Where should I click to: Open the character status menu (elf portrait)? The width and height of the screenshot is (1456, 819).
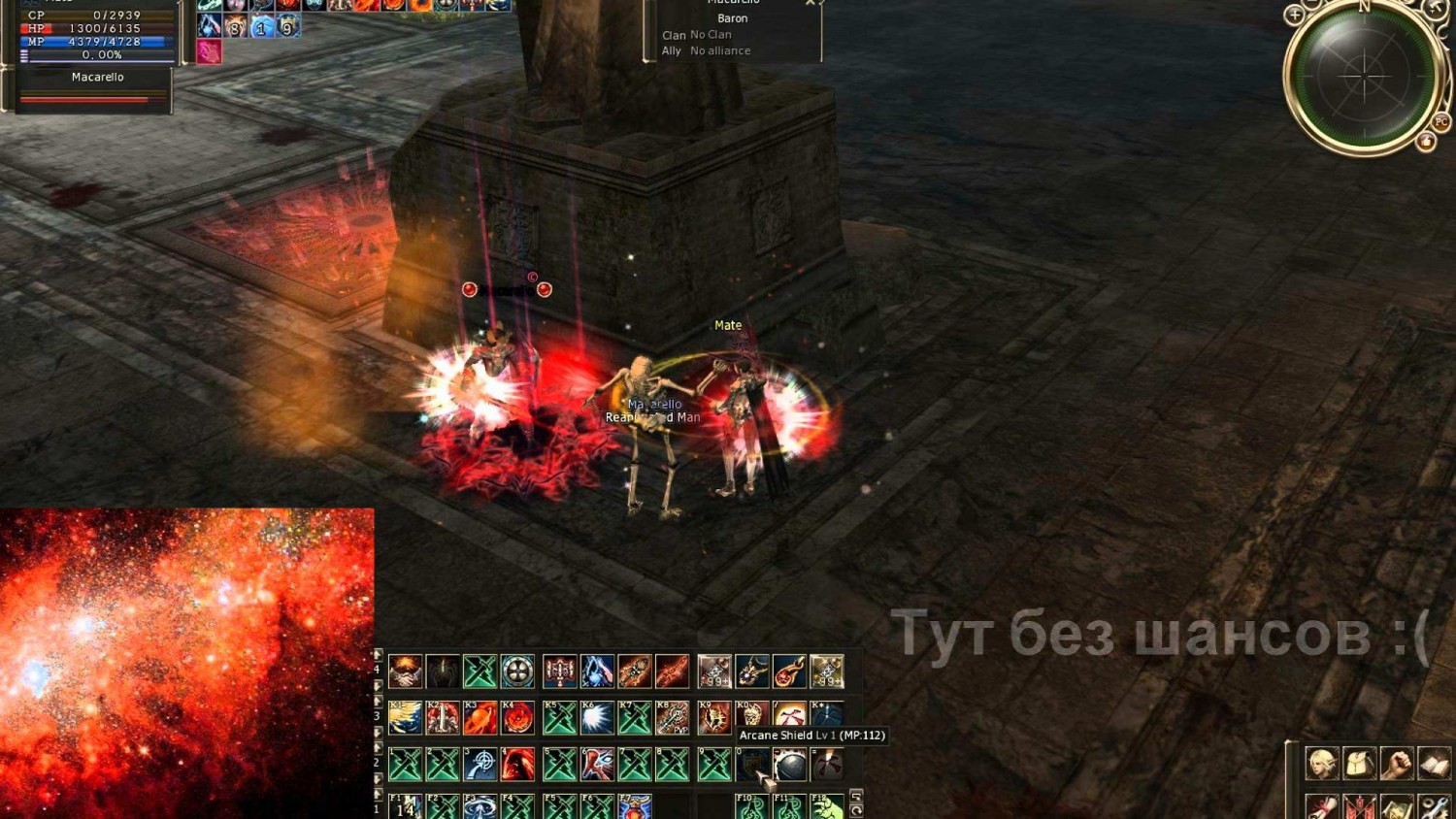tap(1322, 764)
